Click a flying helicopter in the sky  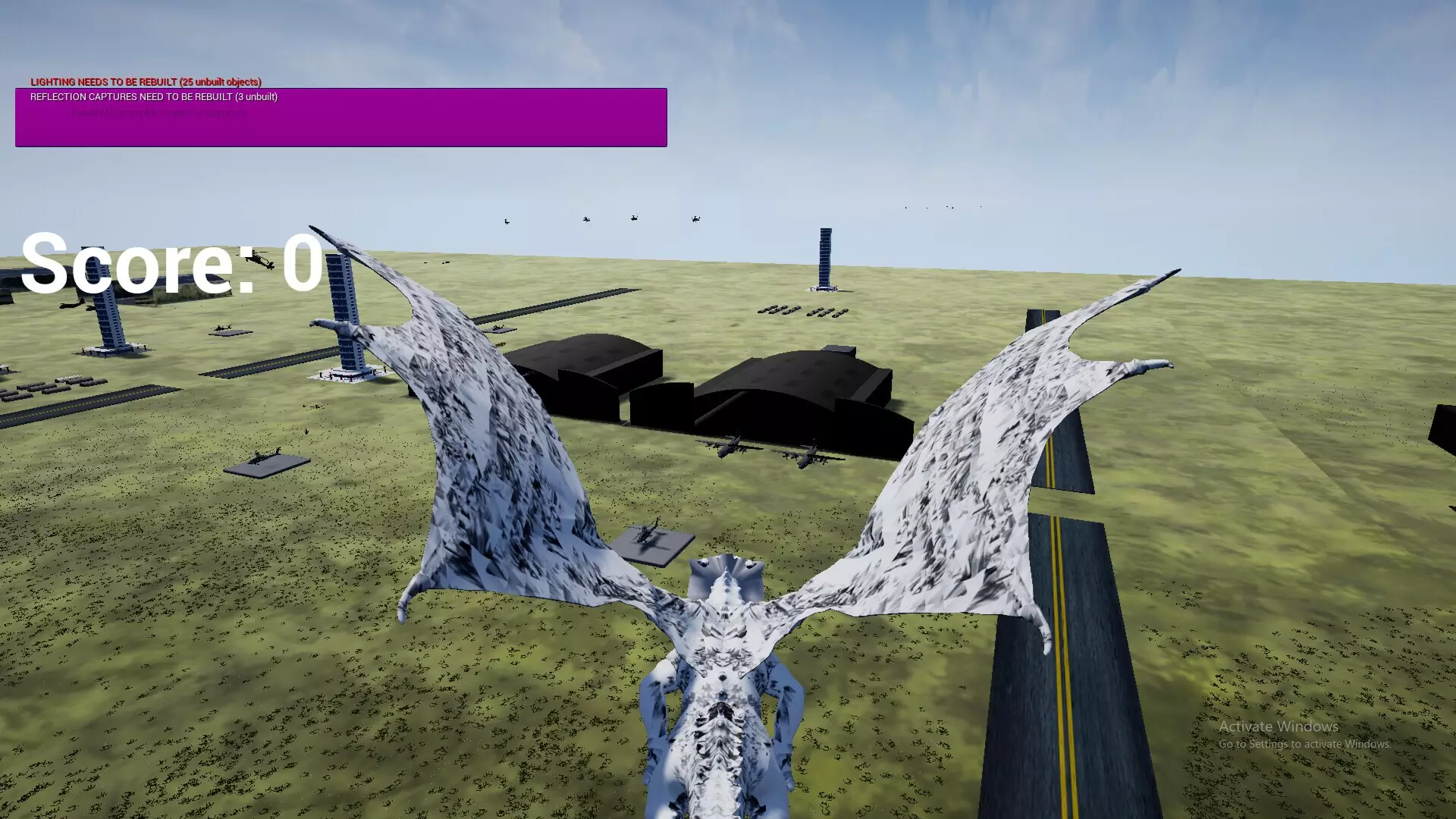633,218
